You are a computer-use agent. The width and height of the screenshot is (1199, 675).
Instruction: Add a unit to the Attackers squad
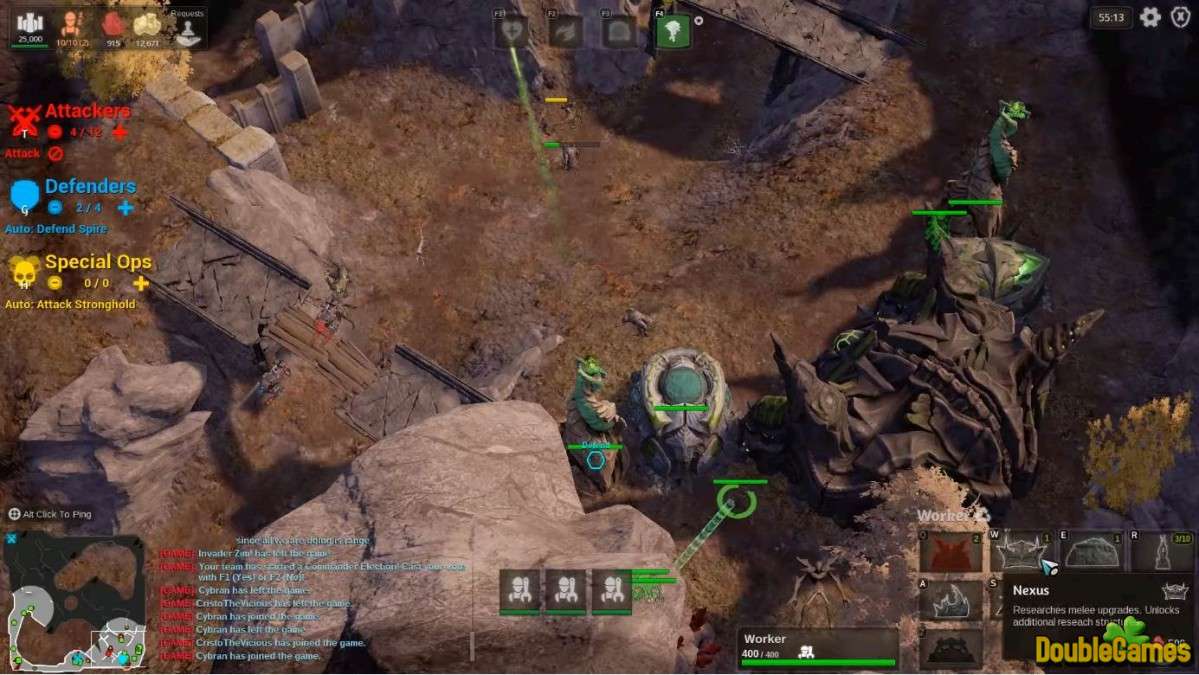(120, 132)
